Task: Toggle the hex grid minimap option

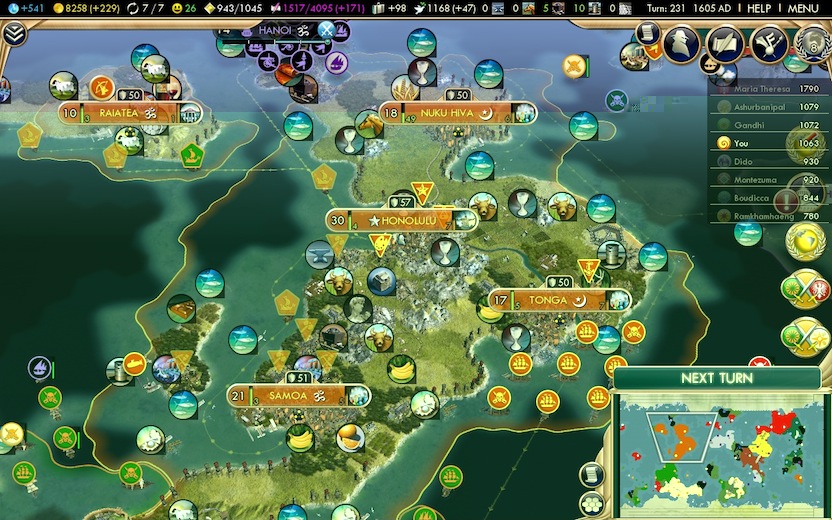Action: [592, 500]
